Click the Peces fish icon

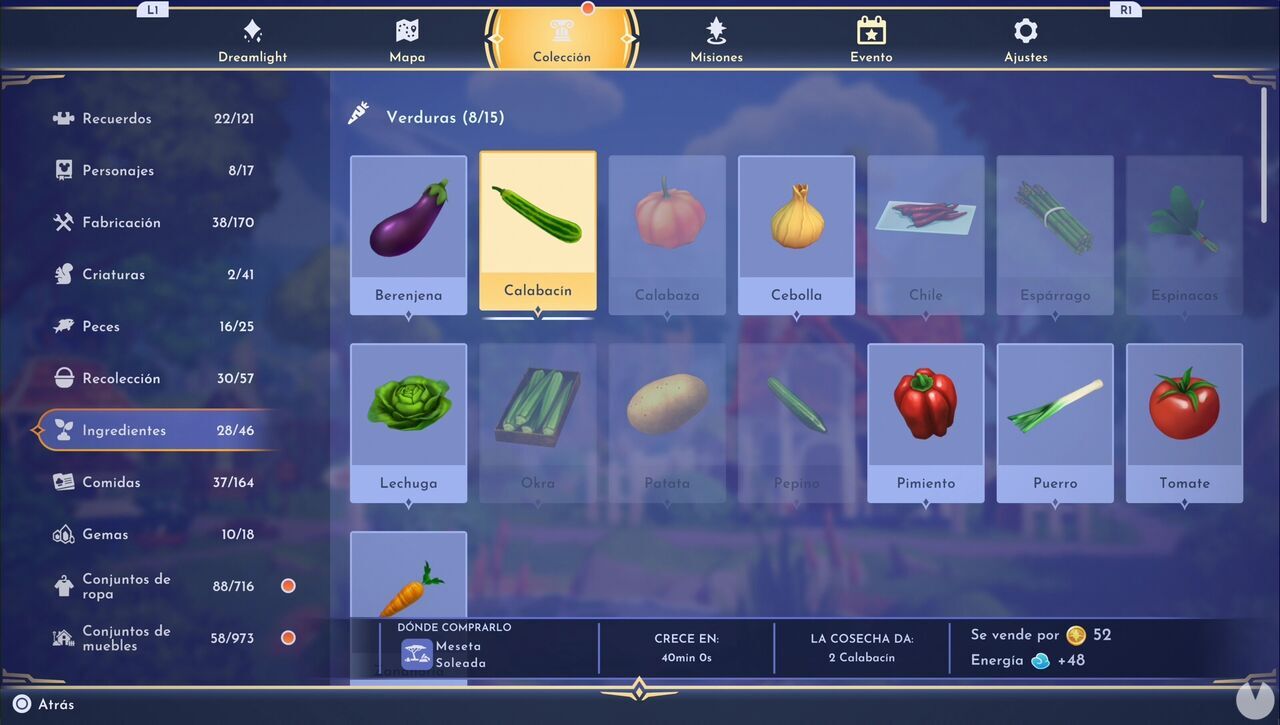[61, 325]
